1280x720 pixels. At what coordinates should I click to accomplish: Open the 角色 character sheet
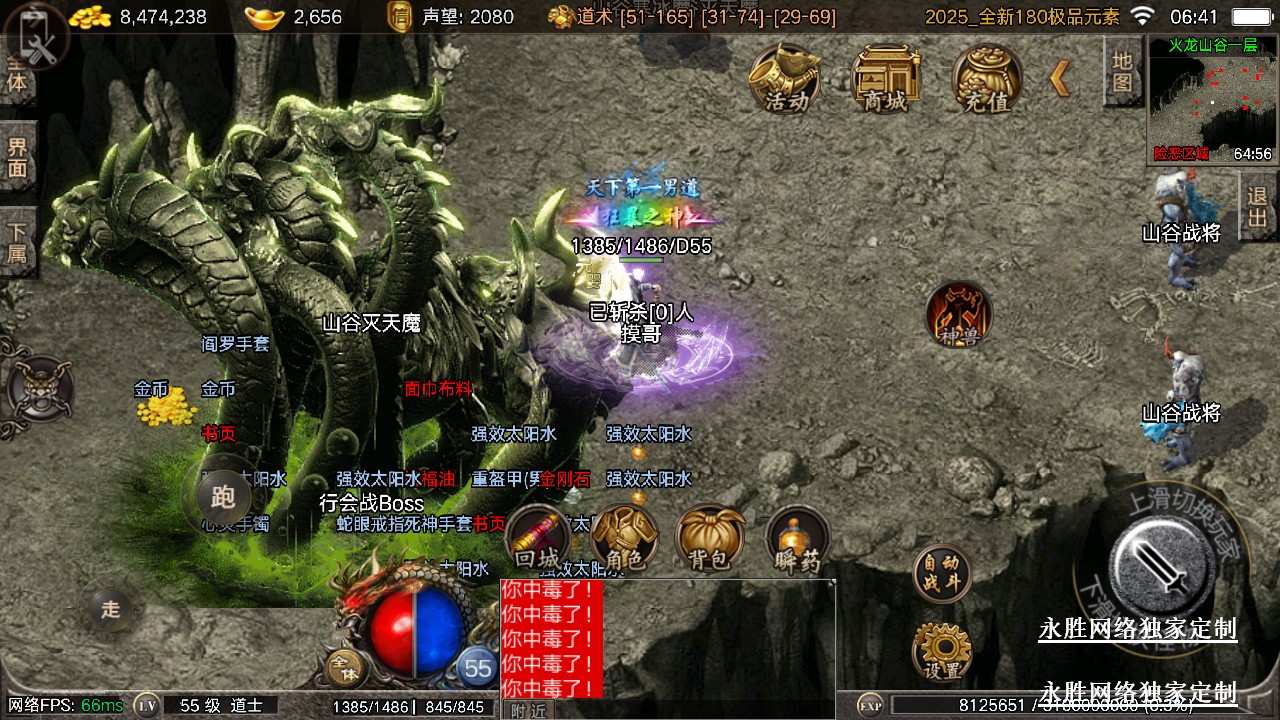pyautogui.click(x=624, y=541)
